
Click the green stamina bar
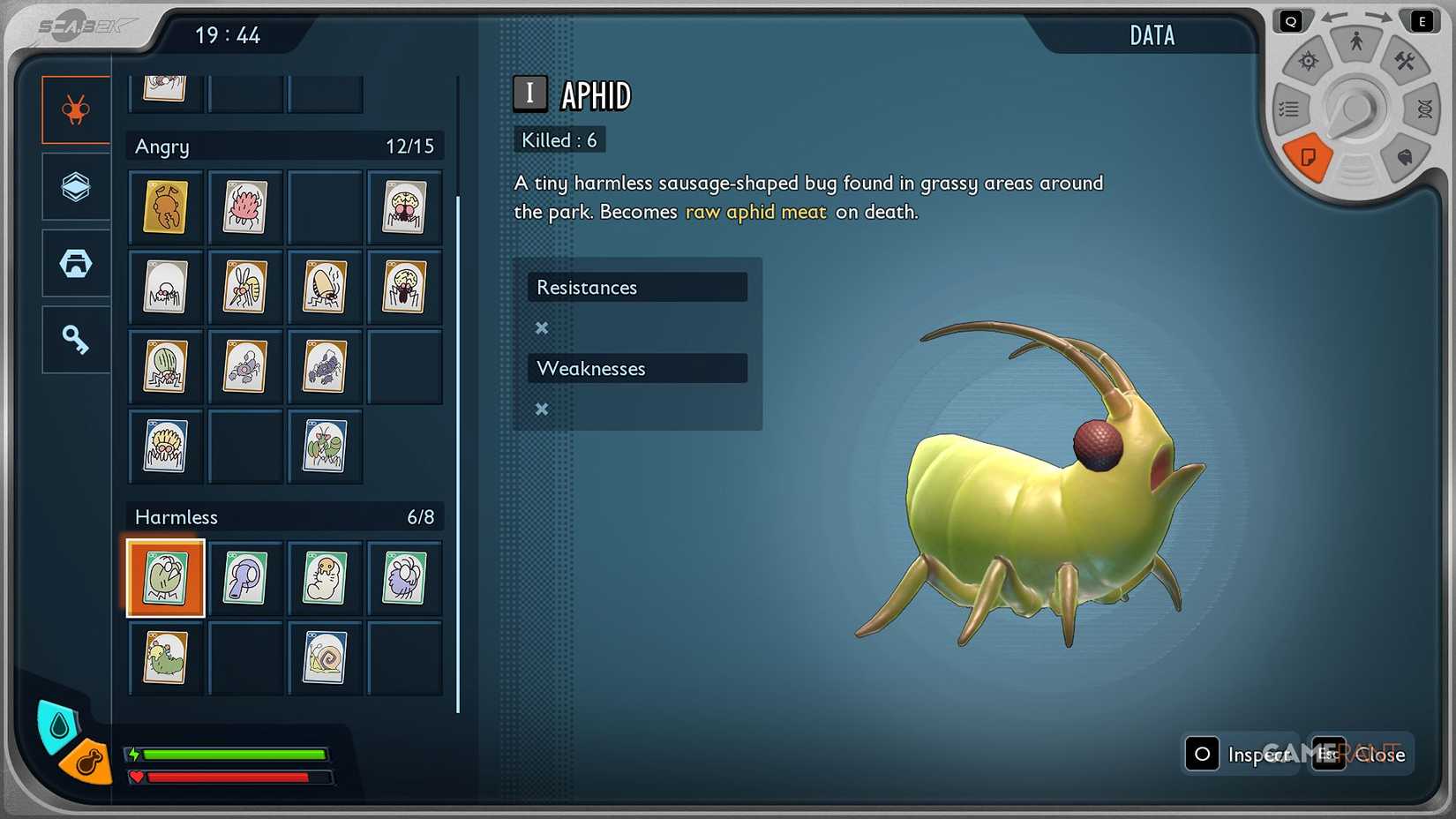(234, 755)
